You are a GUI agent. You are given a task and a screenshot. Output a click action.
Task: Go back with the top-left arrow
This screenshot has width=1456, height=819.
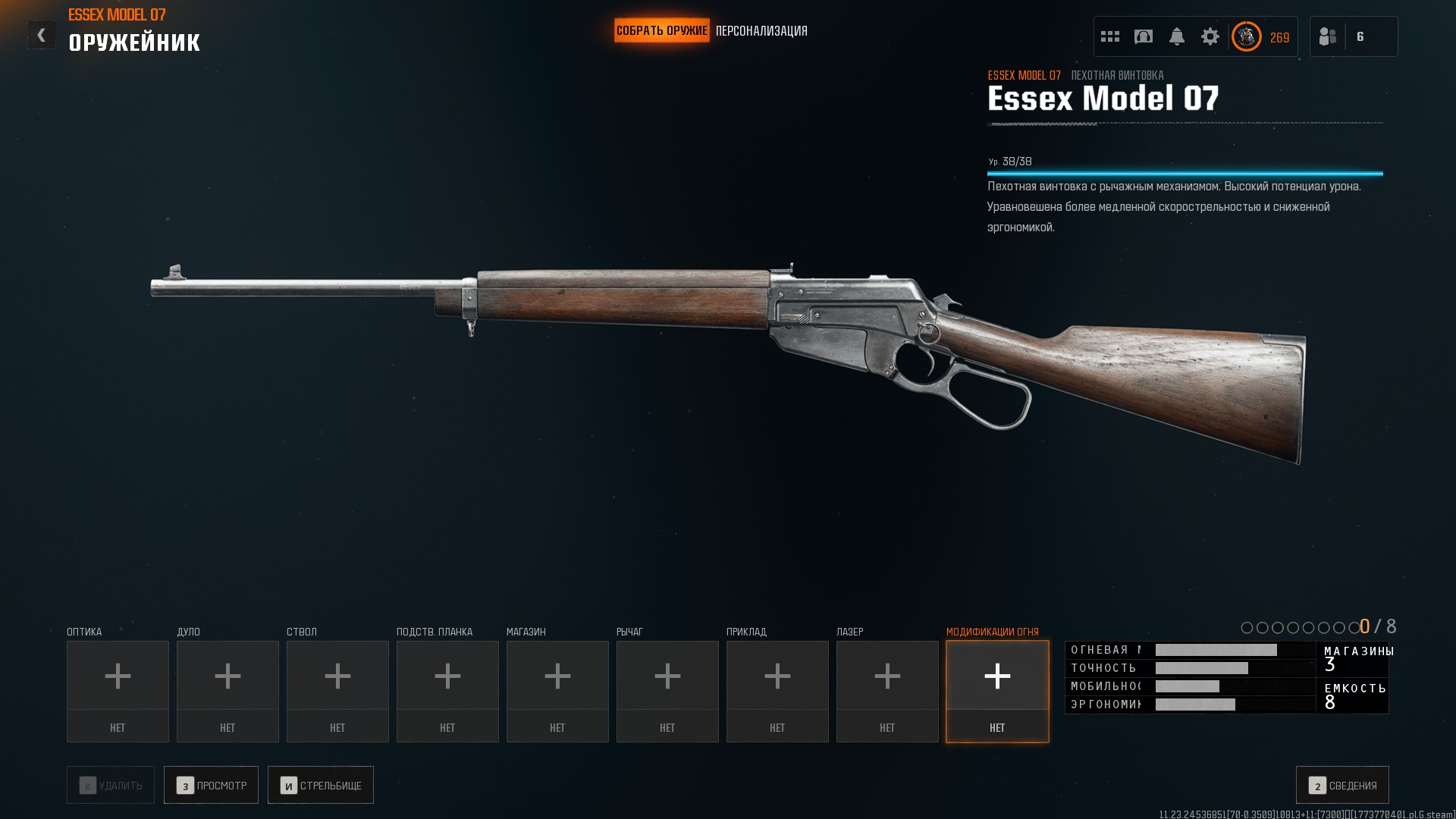click(x=42, y=35)
